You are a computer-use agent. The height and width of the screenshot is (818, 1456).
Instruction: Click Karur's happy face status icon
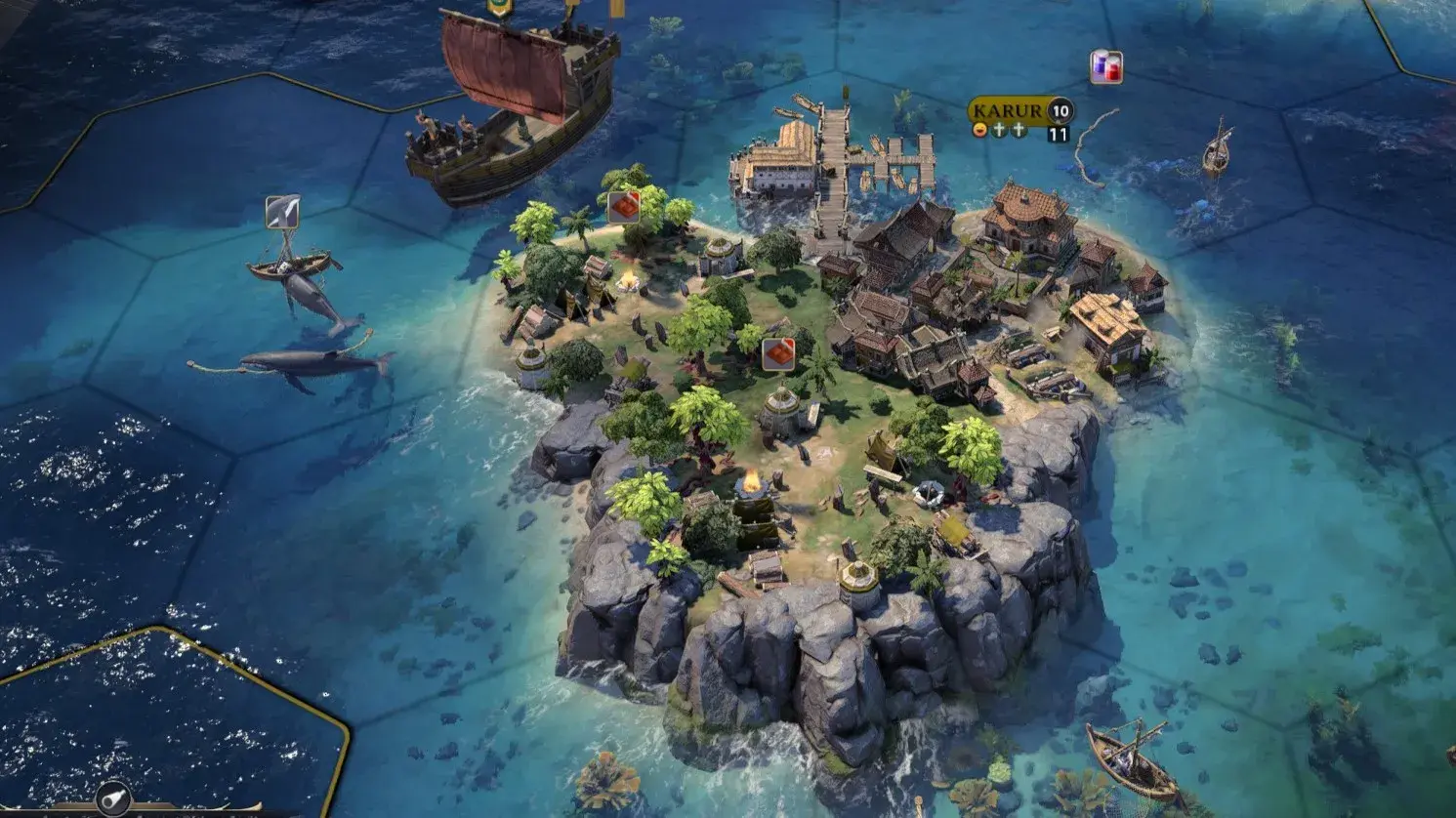click(979, 131)
